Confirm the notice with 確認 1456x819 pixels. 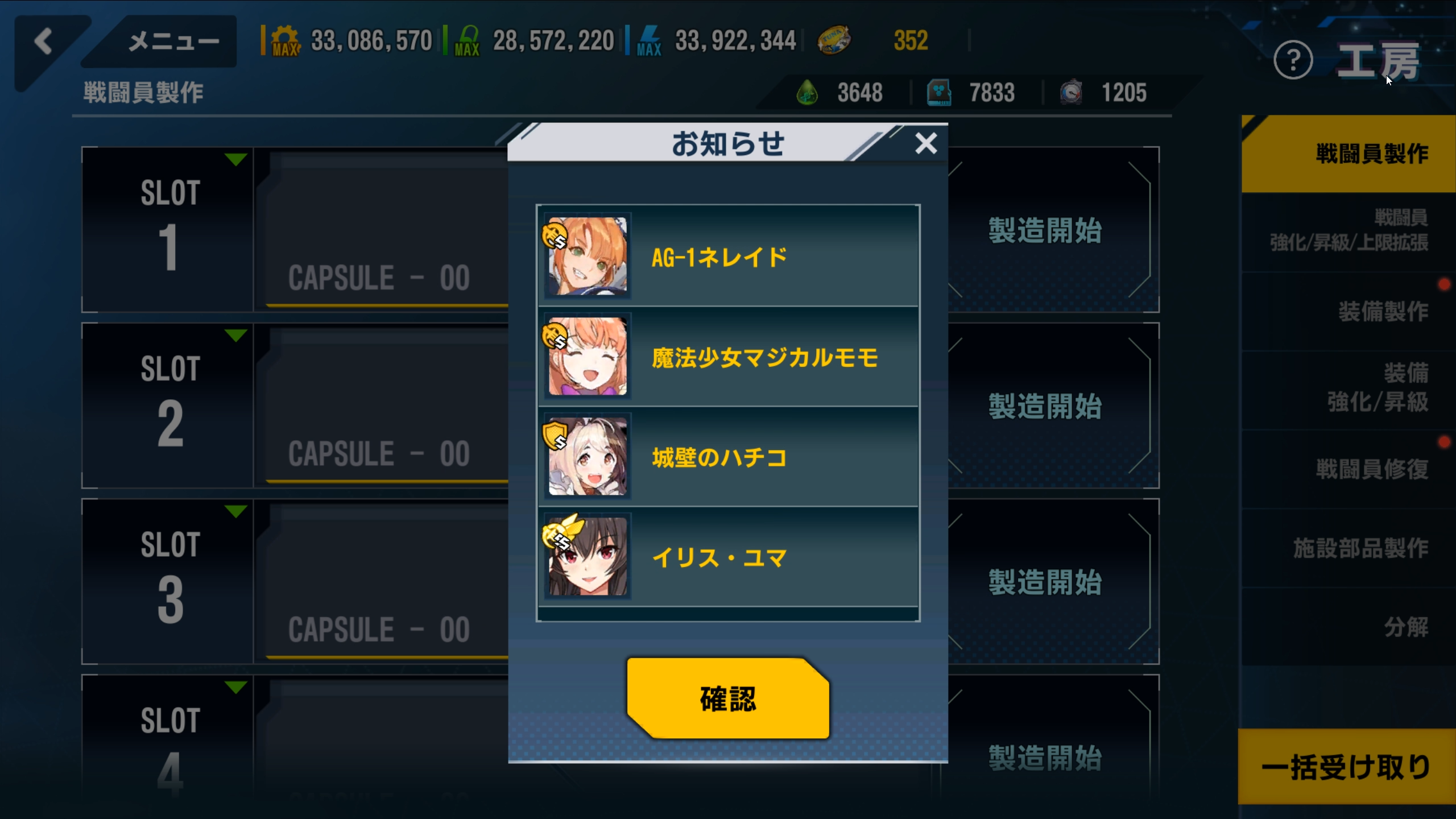[727, 698]
